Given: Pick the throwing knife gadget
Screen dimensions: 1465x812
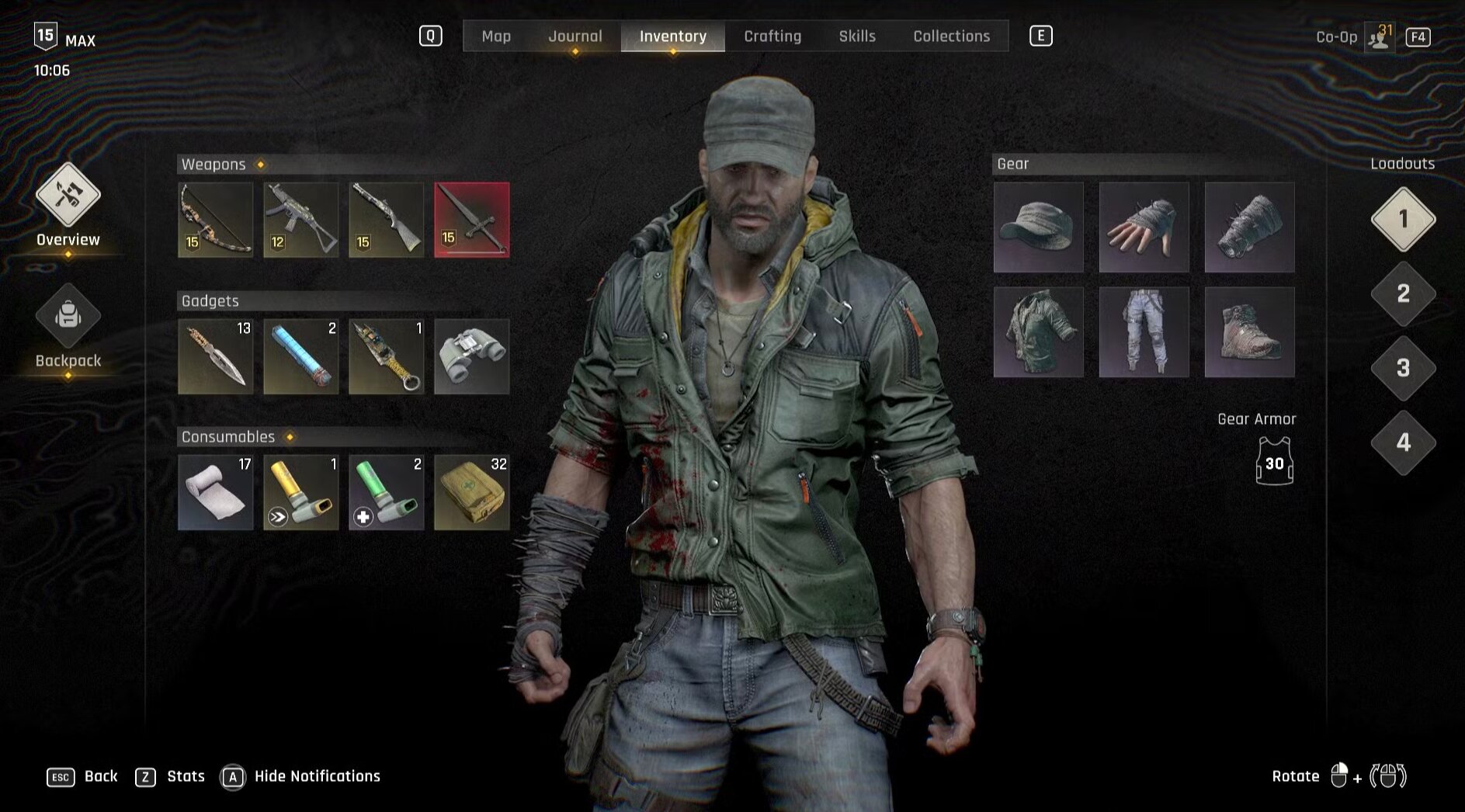Looking at the screenshot, I should [216, 356].
